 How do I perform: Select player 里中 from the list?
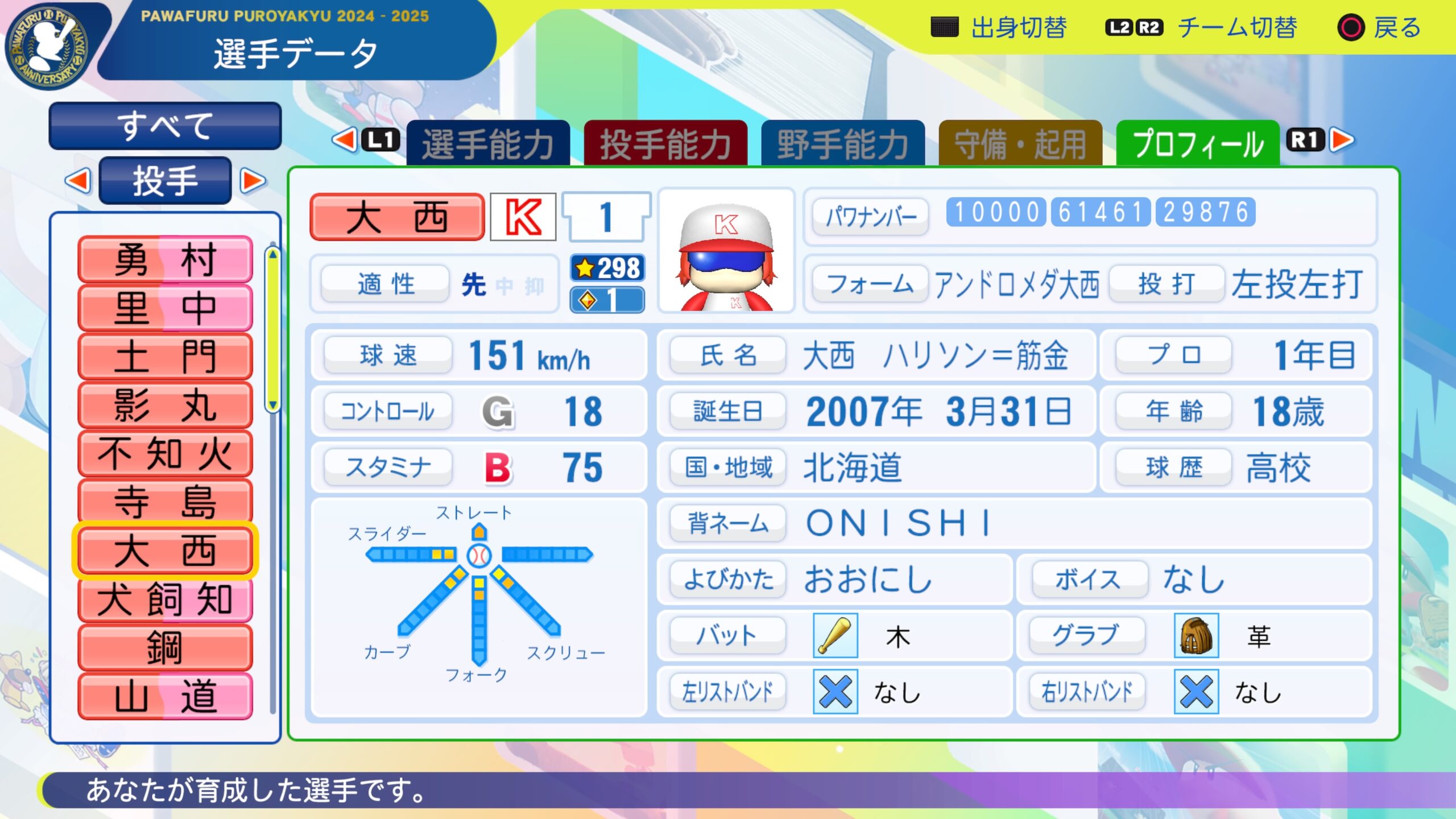click(165, 308)
